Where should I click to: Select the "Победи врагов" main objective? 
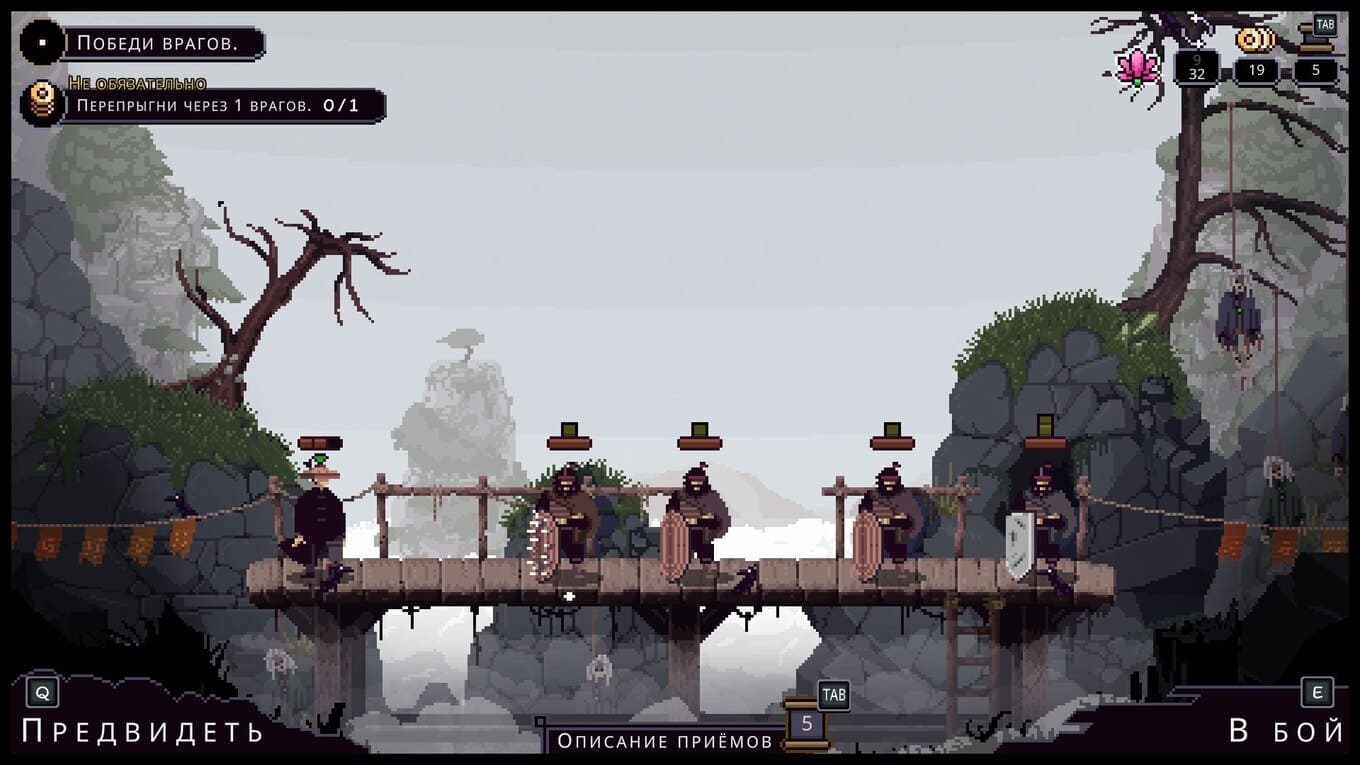tap(157, 43)
